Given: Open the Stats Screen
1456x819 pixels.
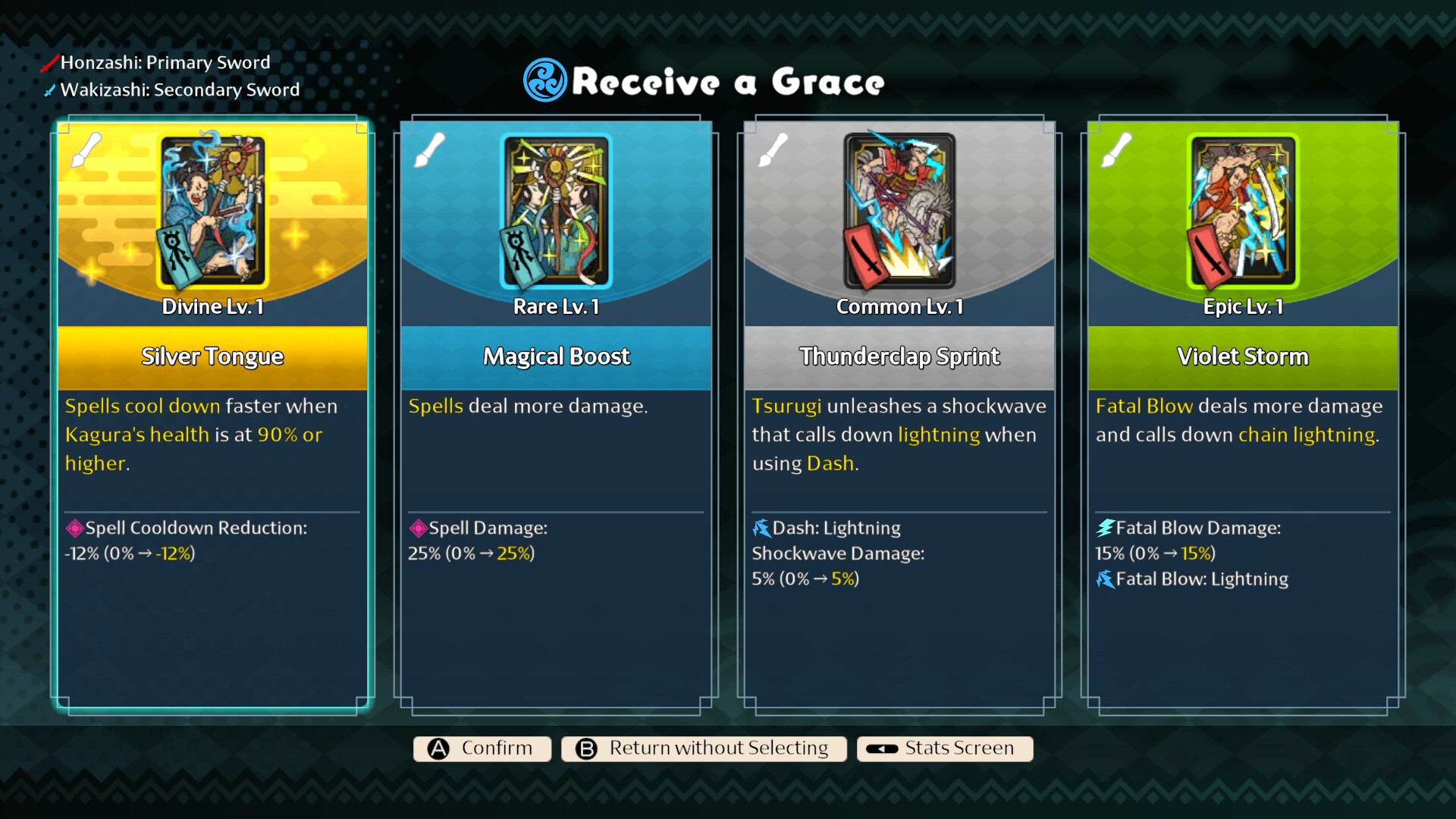Looking at the screenshot, I should 944,748.
